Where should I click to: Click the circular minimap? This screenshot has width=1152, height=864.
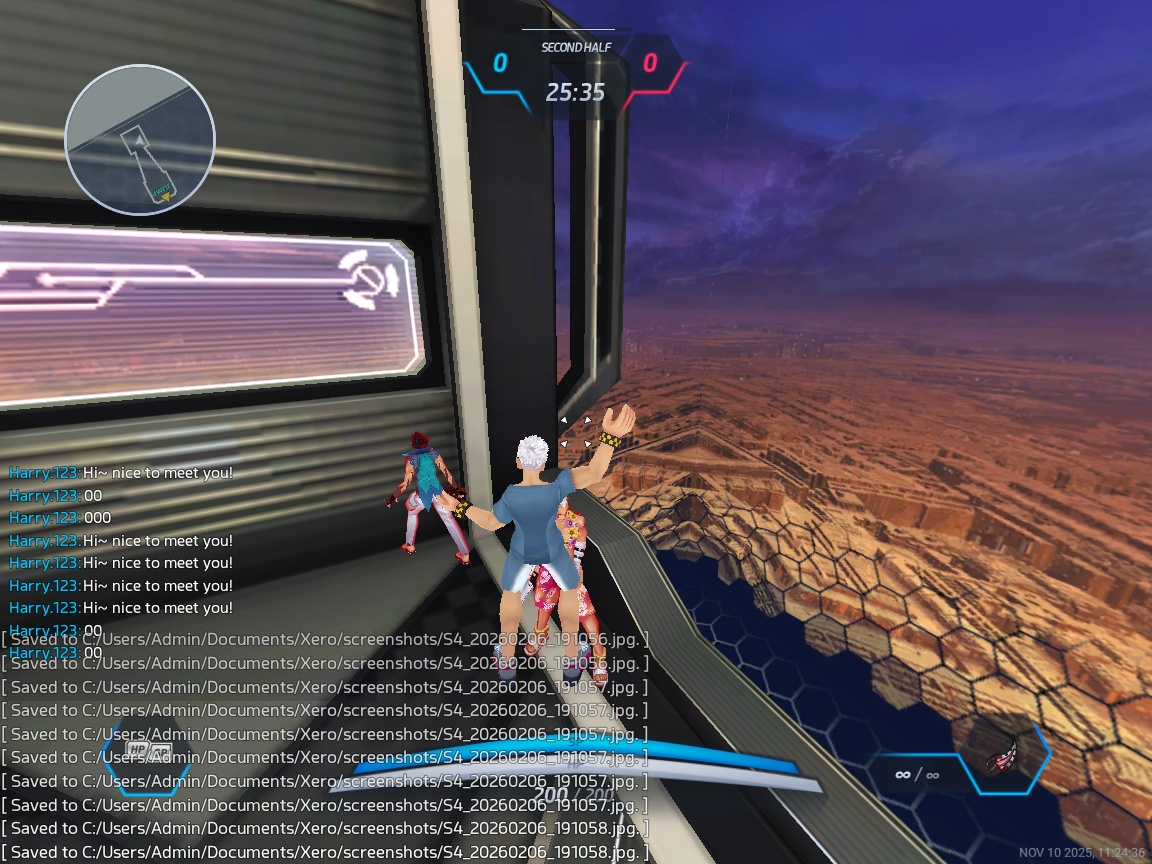point(140,139)
